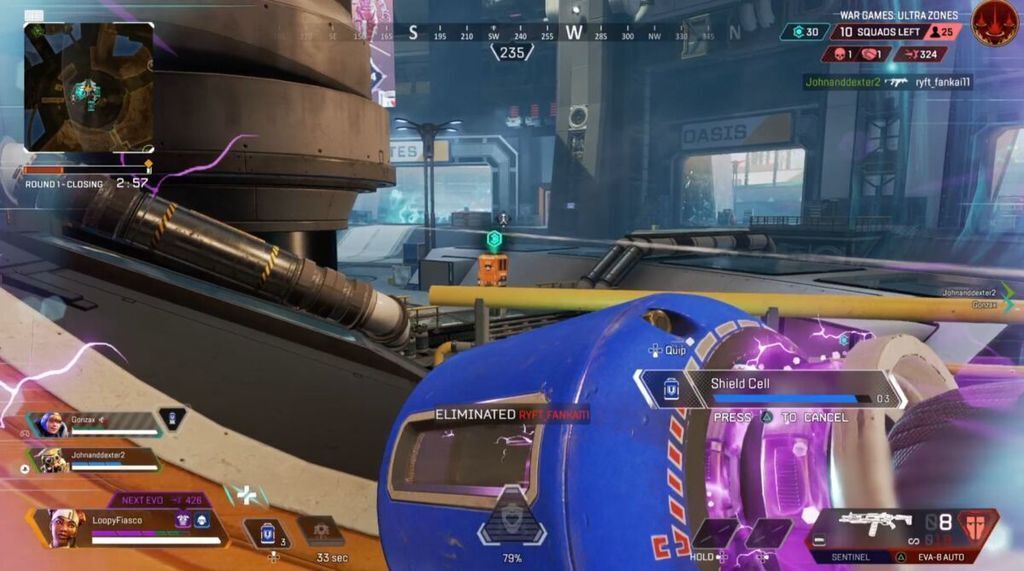Viewport: 1024px width, 571px height.
Task: Click the Shield Cell icon in use bar
Action: coord(671,388)
